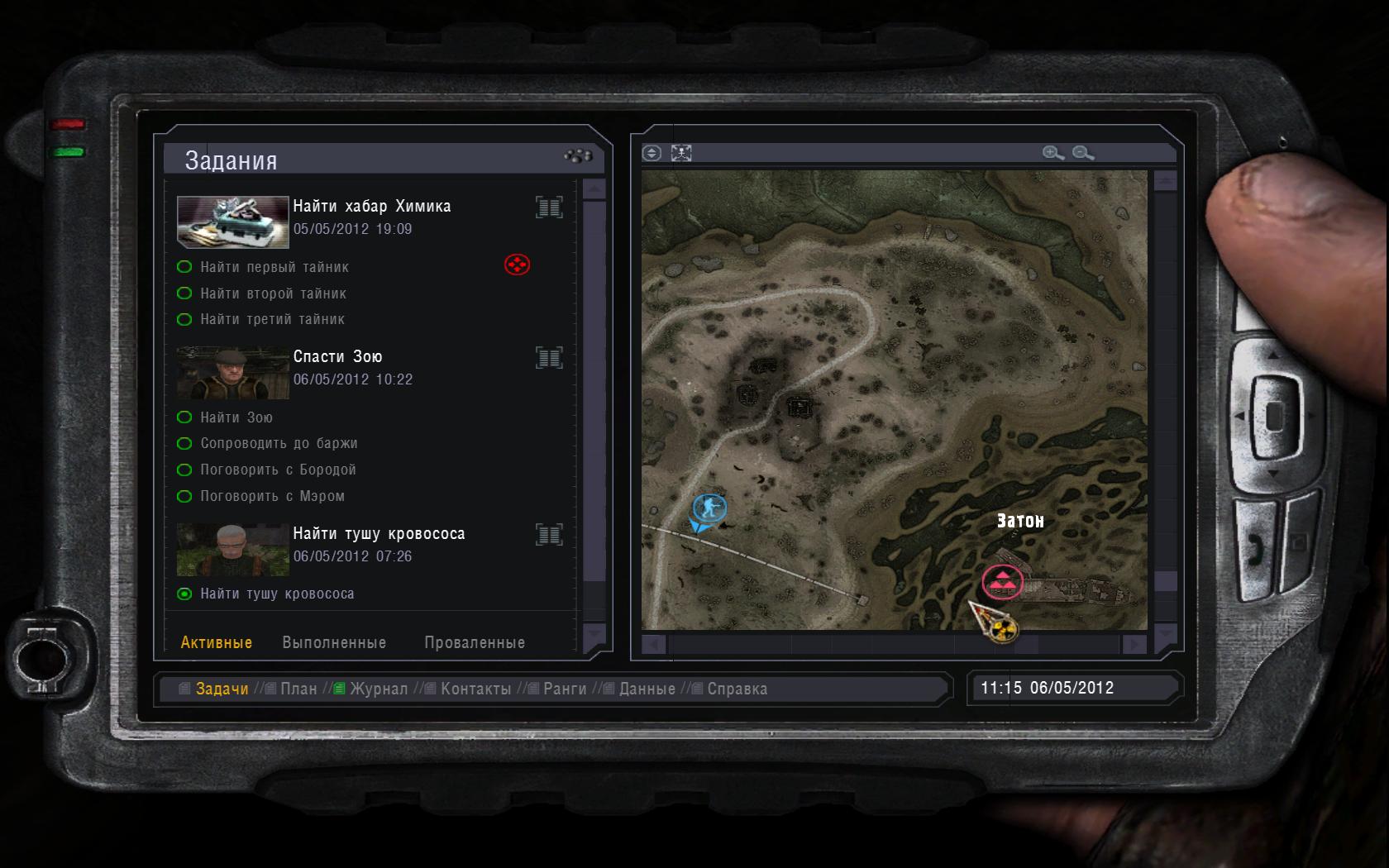Image resolution: width=1389 pixels, height=868 pixels.
Task: Open the Журнал tab
Action: (x=378, y=689)
